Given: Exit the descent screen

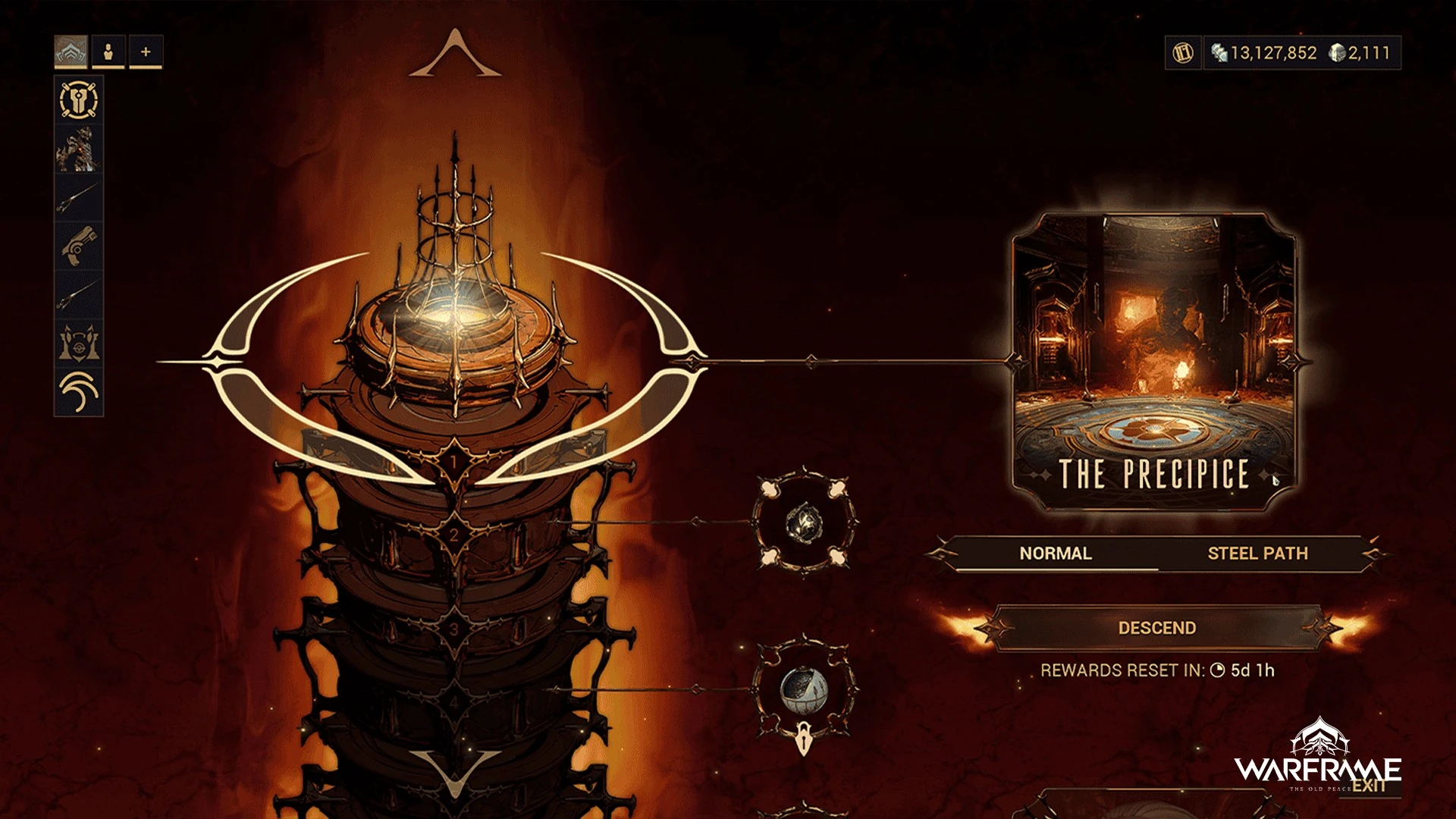Looking at the screenshot, I should [1368, 786].
